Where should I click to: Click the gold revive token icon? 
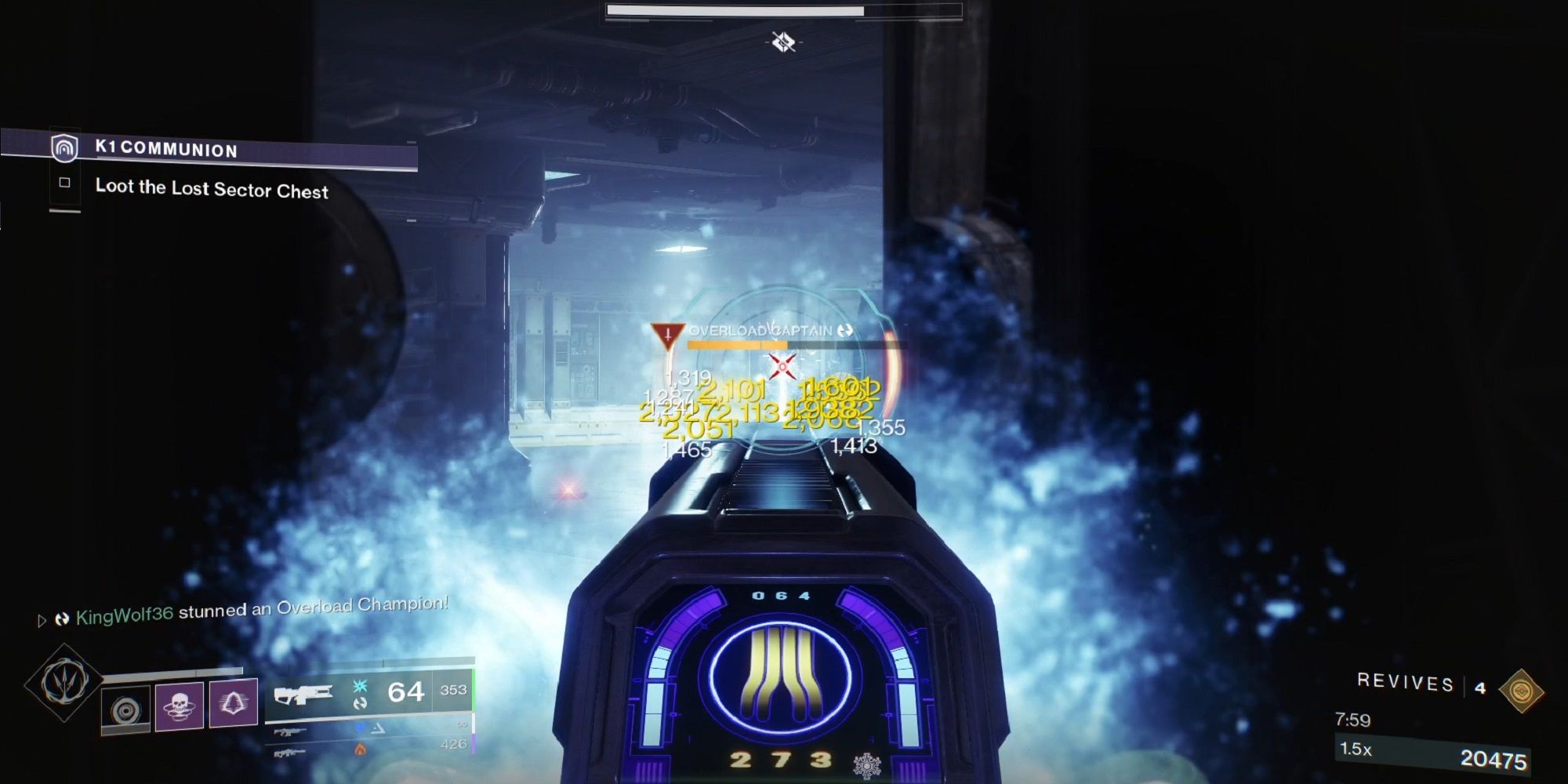pos(1523,690)
